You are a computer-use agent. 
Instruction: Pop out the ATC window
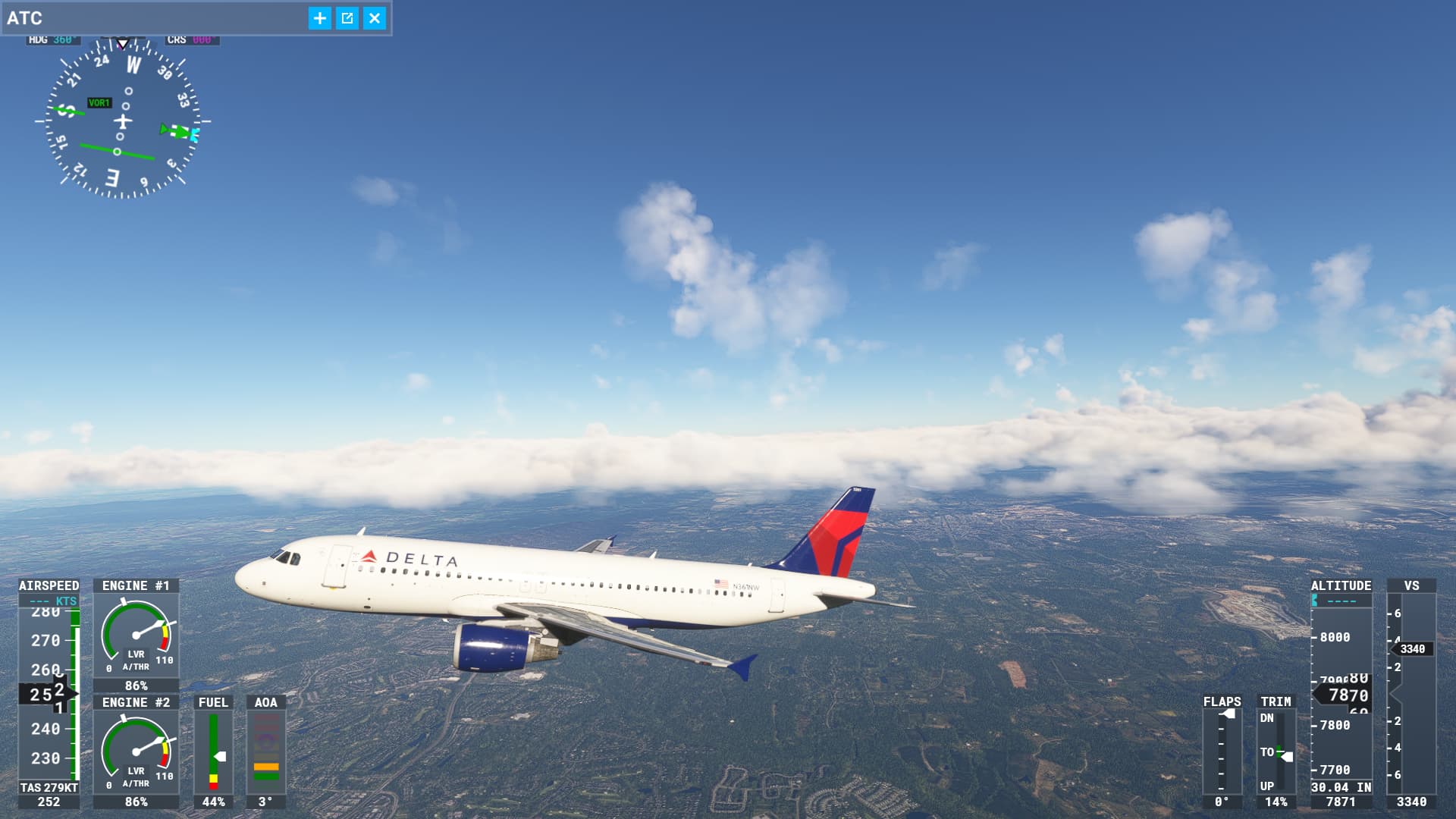click(347, 18)
